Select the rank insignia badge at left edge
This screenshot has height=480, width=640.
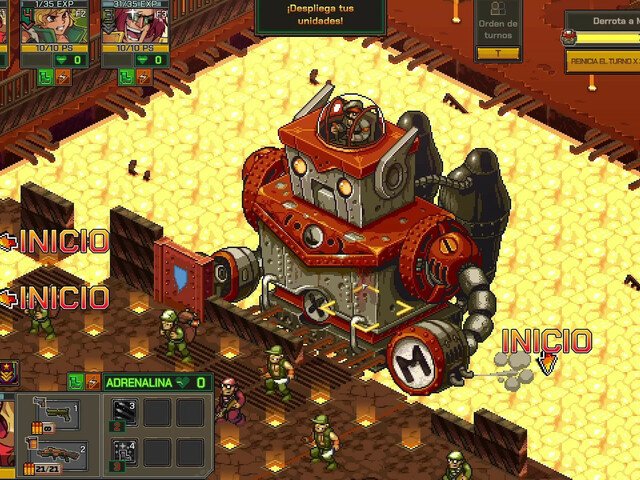tap(7, 376)
